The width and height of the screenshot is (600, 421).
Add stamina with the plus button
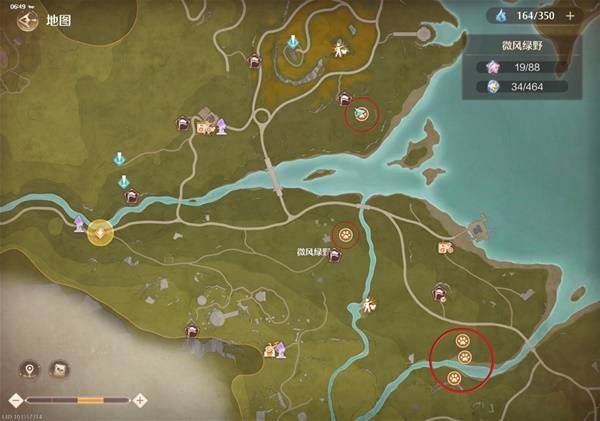tap(570, 15)
